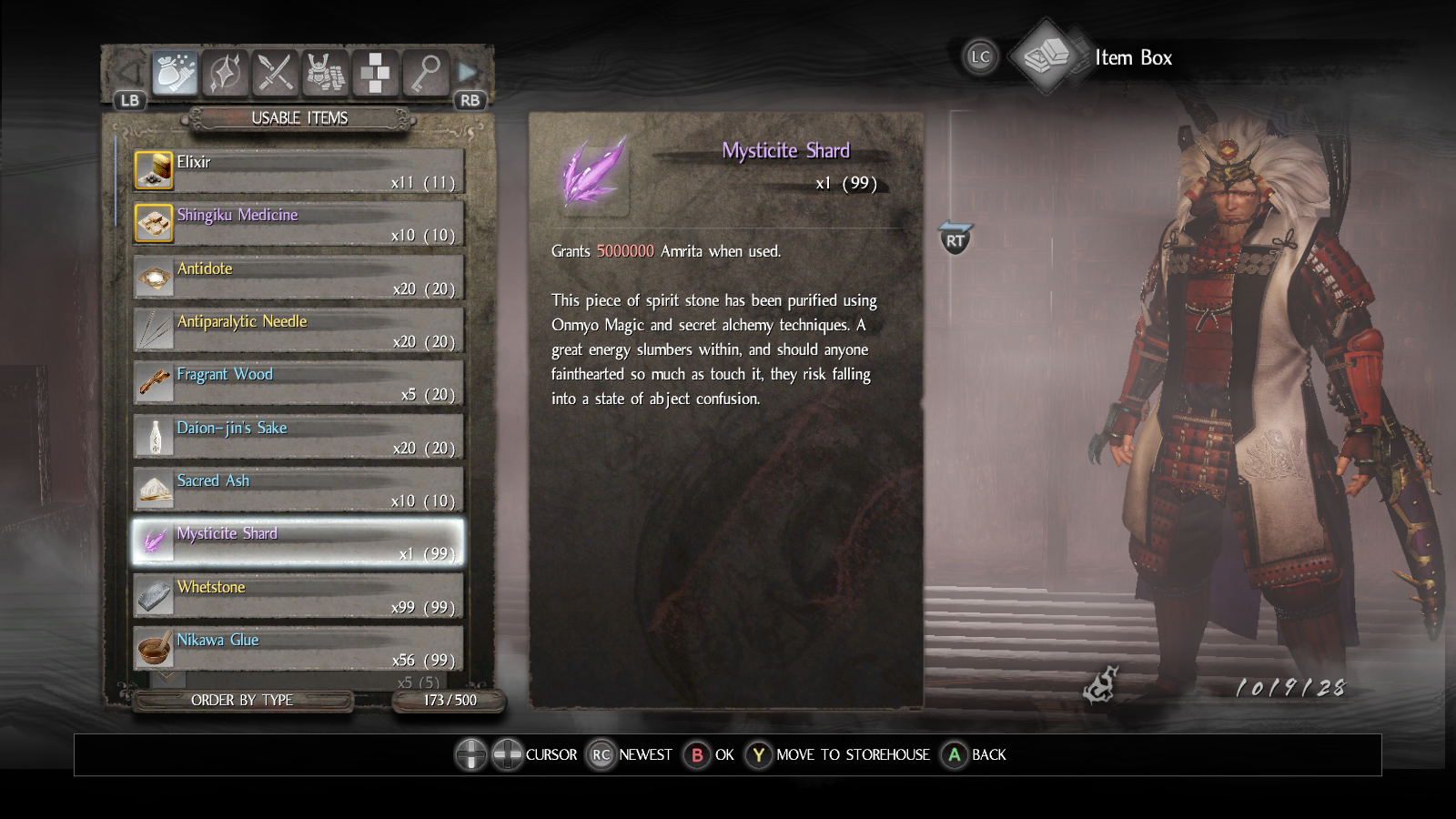1456x819 pixels.
Task: Open the Item Box icon
Action: pyautogui.click(x=1046, y=57)
